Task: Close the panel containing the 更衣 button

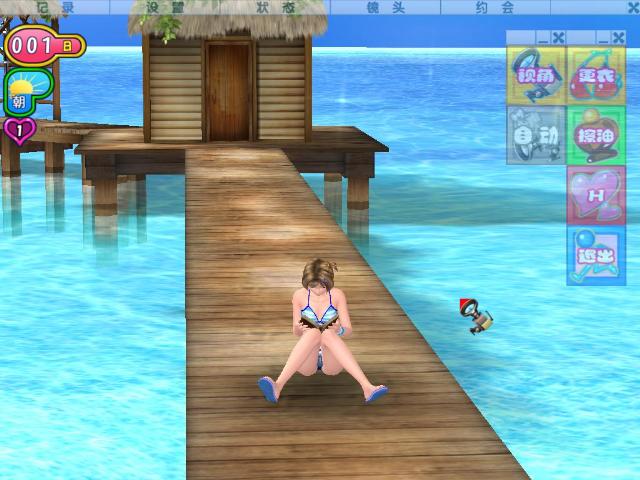Action: pyautogui.click(x=618, y=38)
